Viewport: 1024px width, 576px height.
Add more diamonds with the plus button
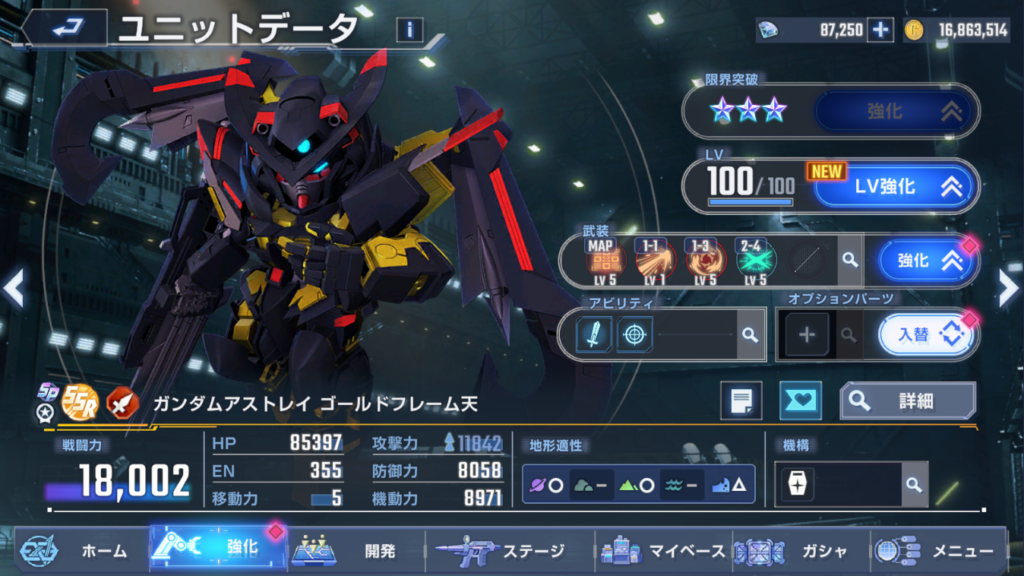[x=880, y=30]
